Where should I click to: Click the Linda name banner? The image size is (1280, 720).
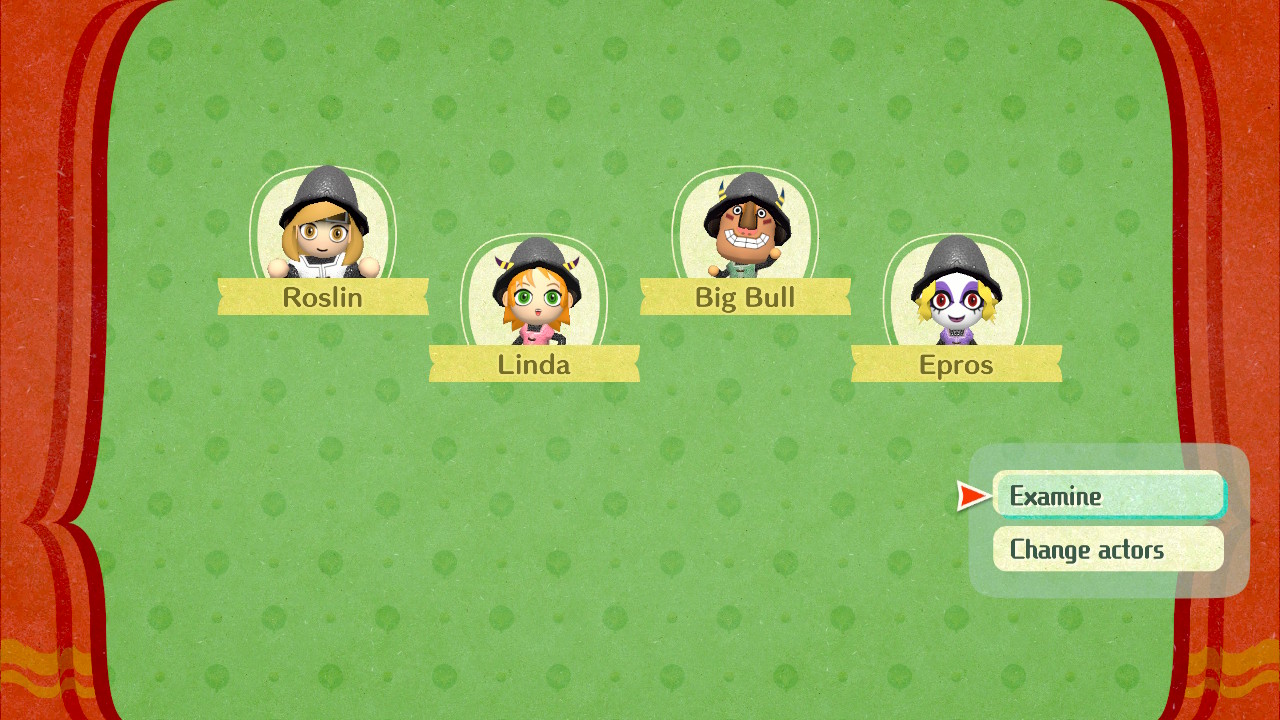click(x=534, y=364)
